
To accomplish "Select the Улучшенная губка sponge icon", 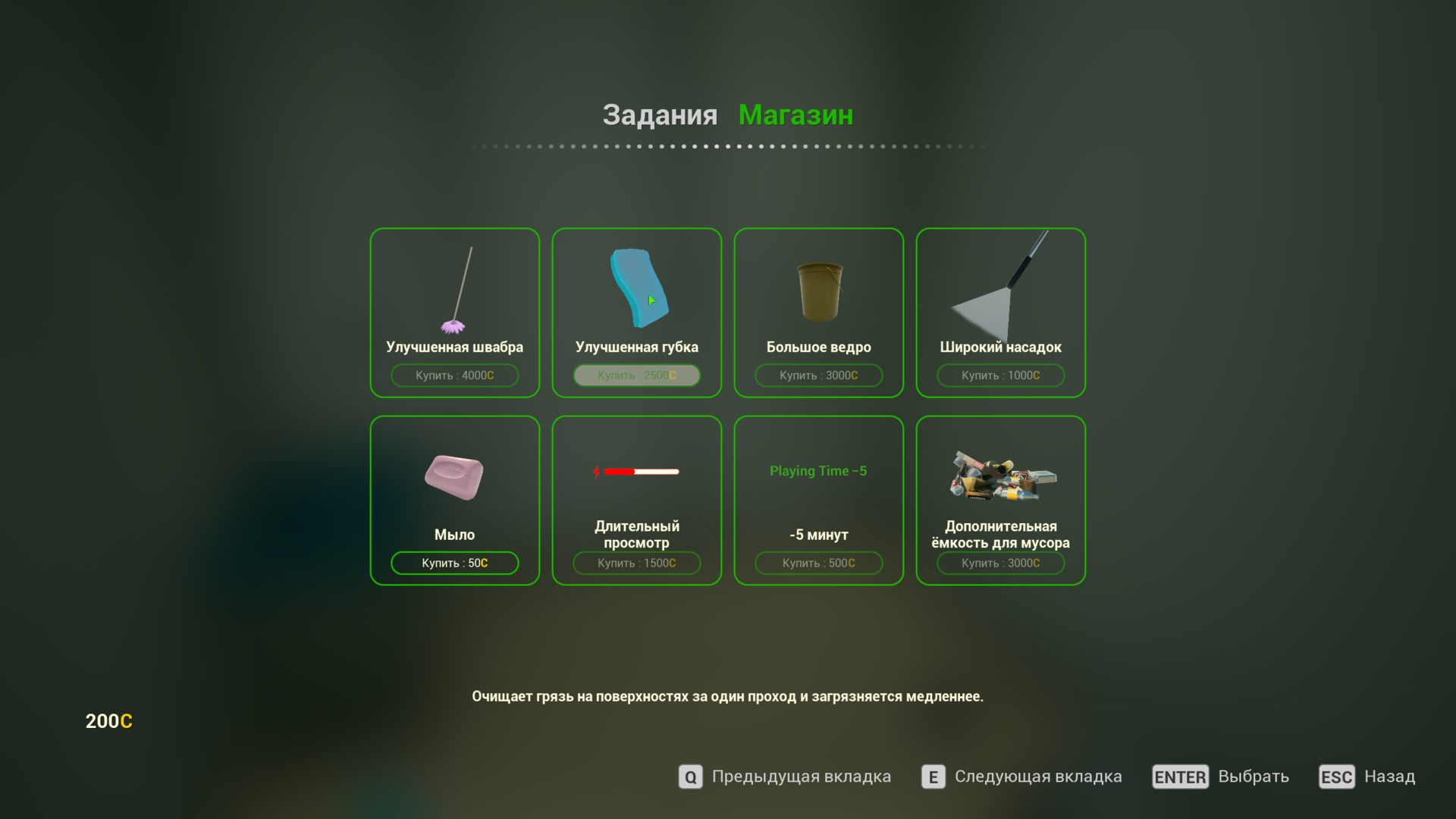I will tap(637, 288).
